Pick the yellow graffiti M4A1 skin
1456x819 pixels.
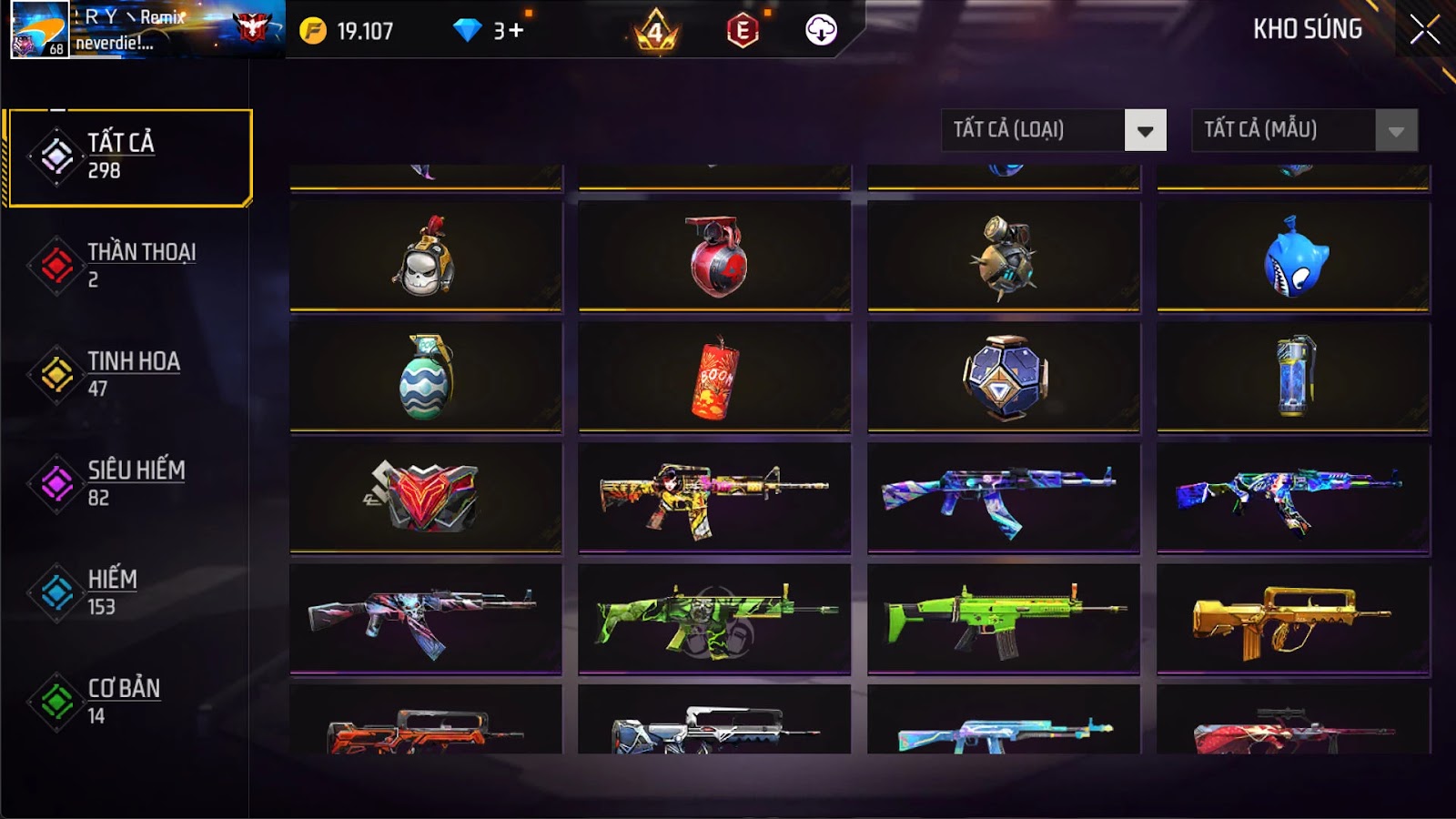(714, 497)
